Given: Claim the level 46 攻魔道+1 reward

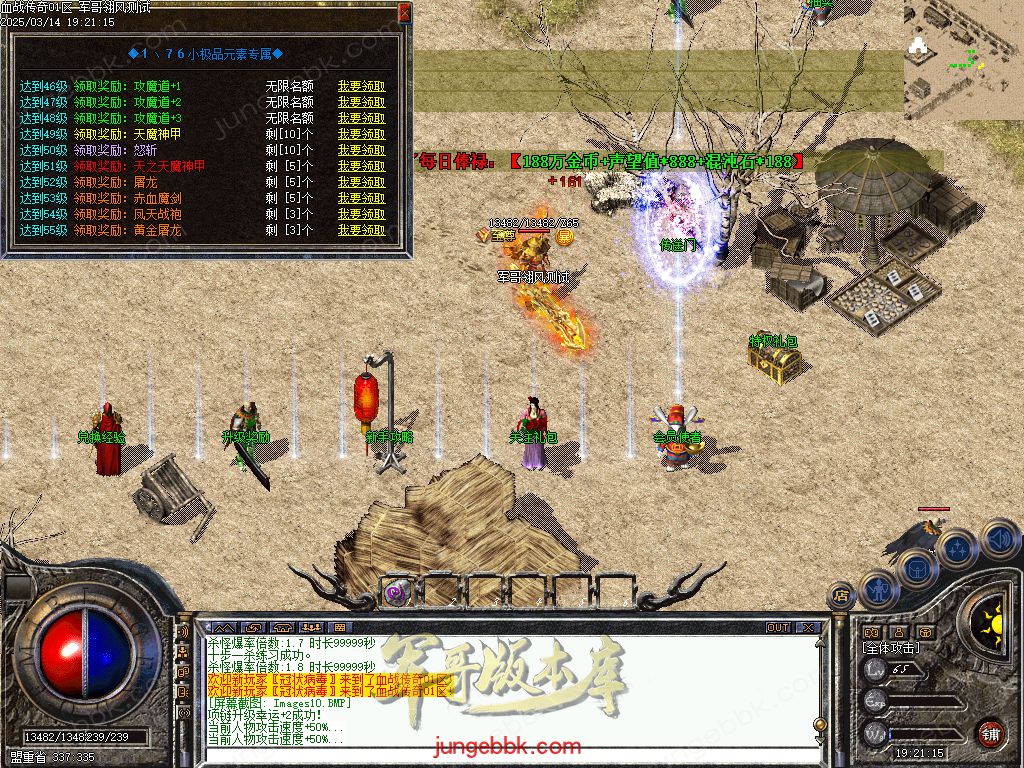Looking at the screenshot, I should click(361, 86).
